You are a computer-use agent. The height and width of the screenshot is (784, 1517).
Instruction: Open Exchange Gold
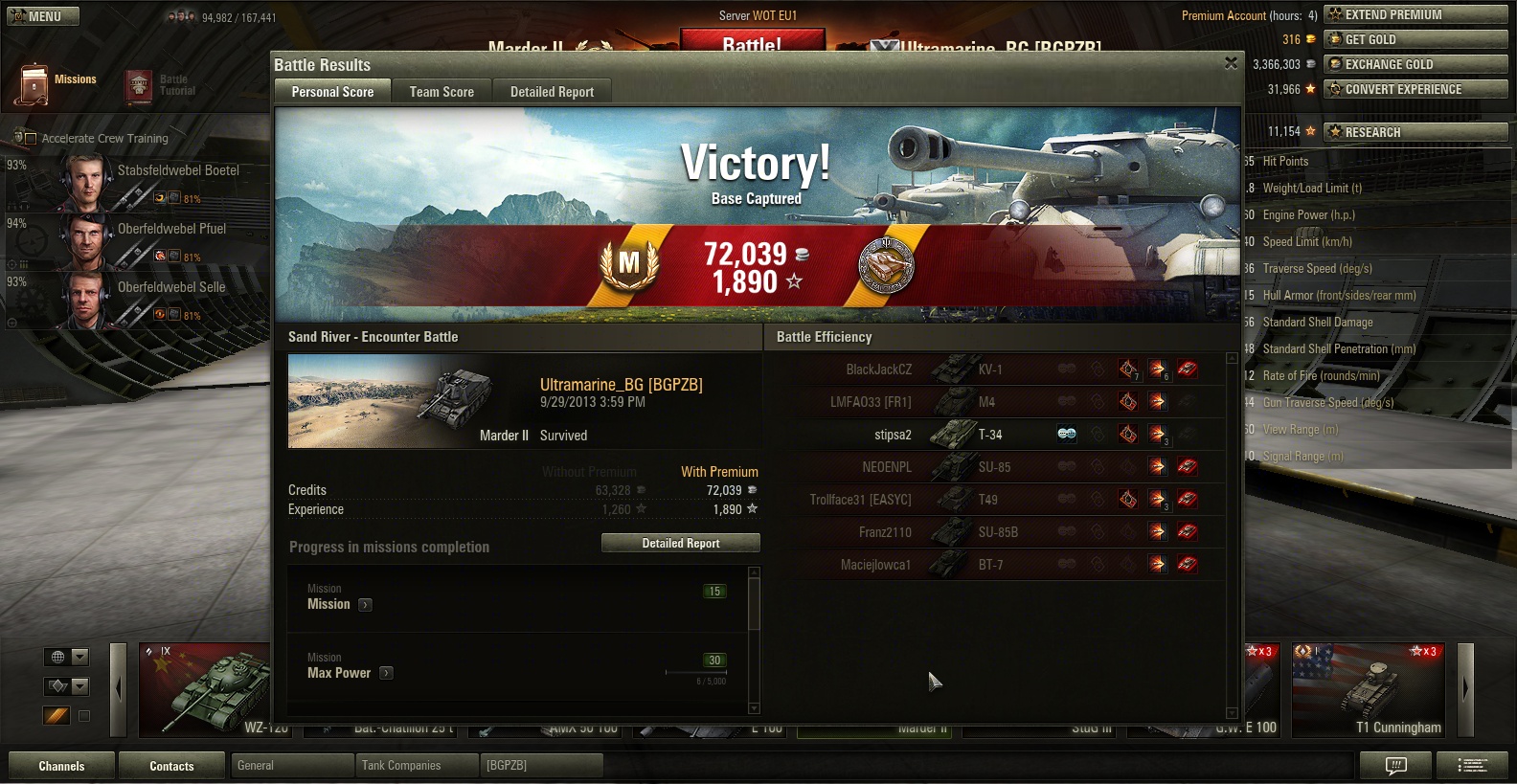(x=1415, y=64)
